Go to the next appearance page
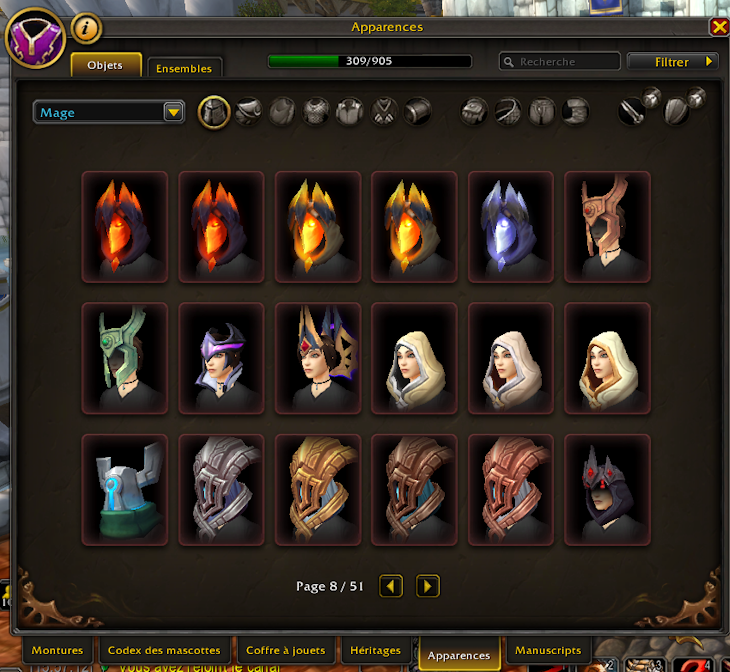The image size is (730, 672). (x=428, y=586)
